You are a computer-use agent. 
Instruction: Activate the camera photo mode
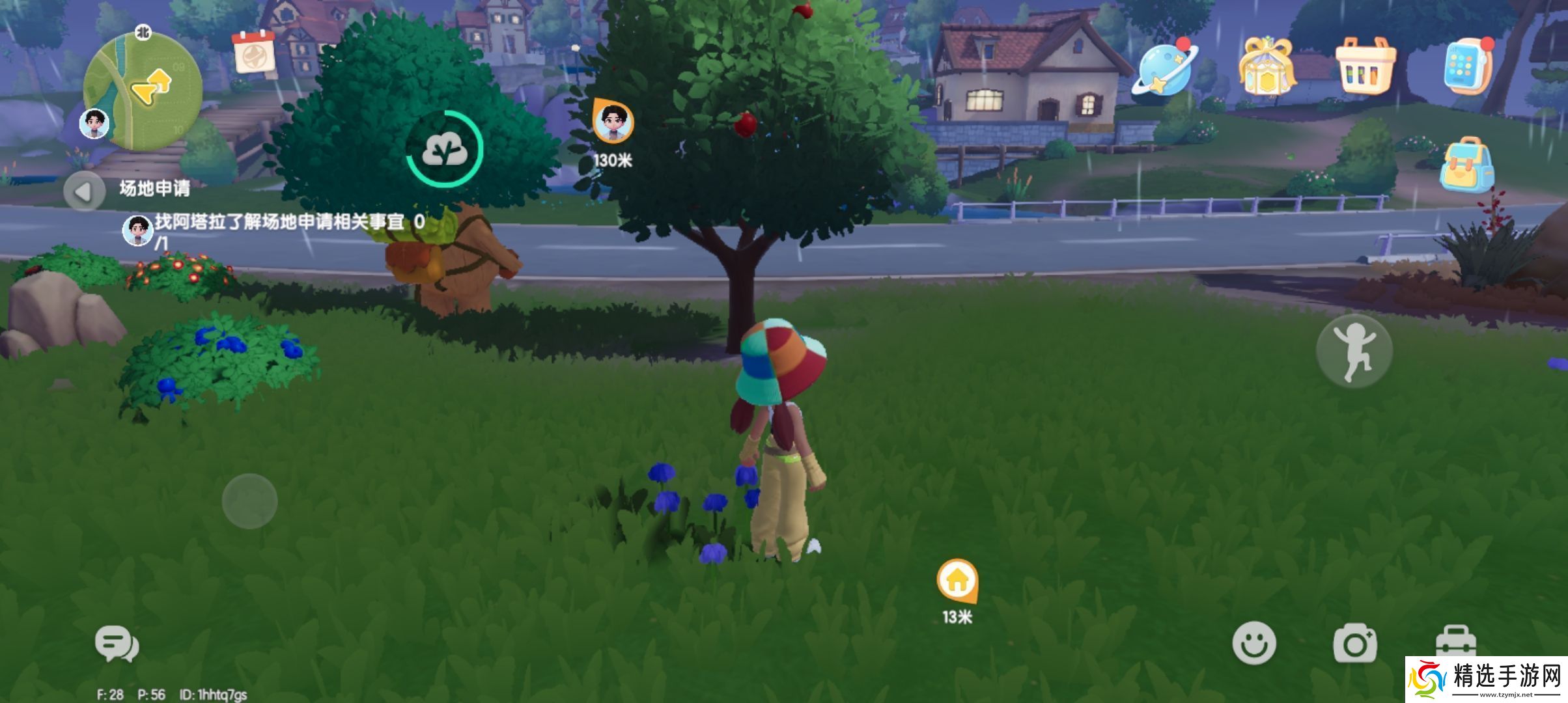pos(1354,643)
